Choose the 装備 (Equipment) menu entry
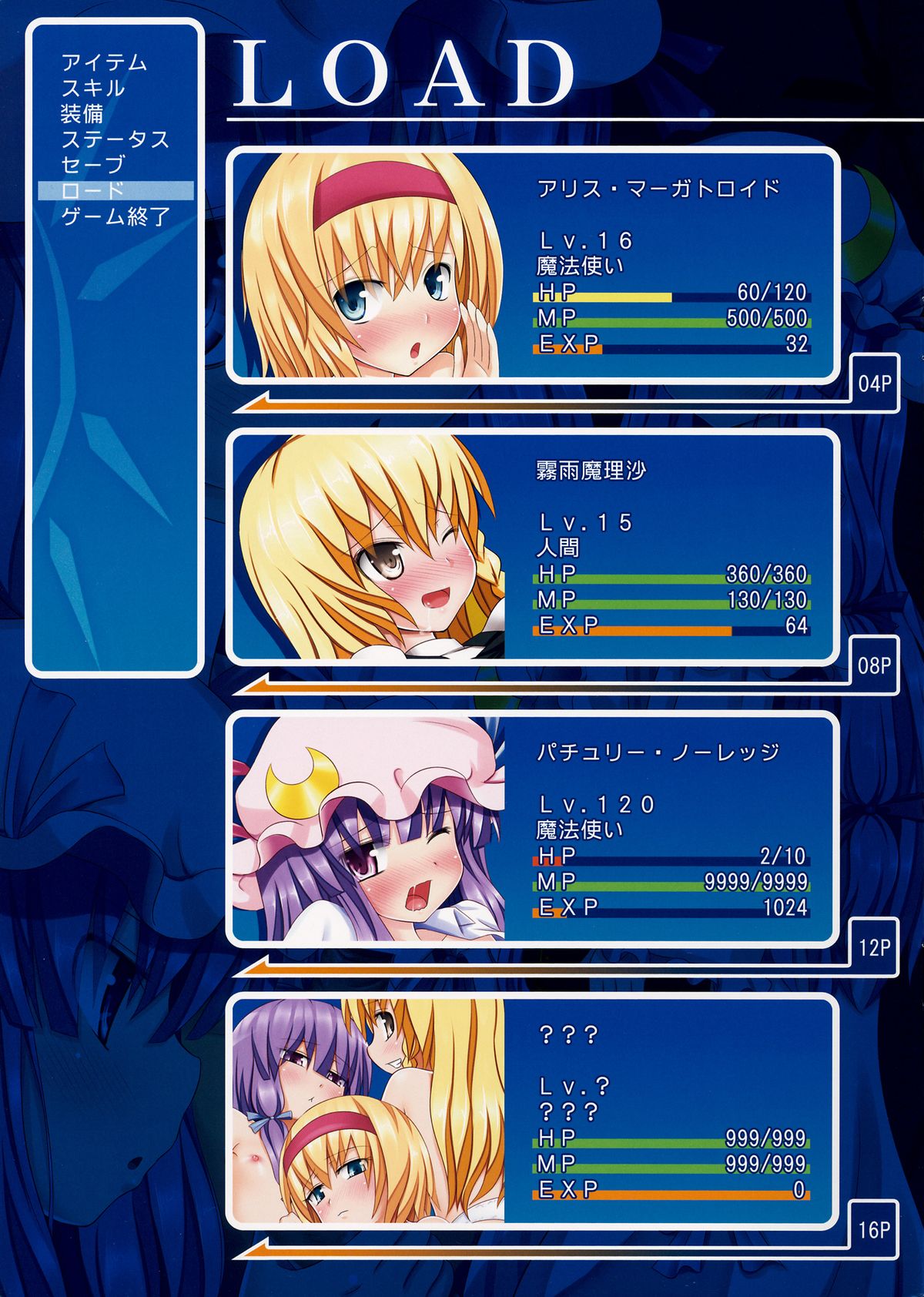 click(82, 114)
